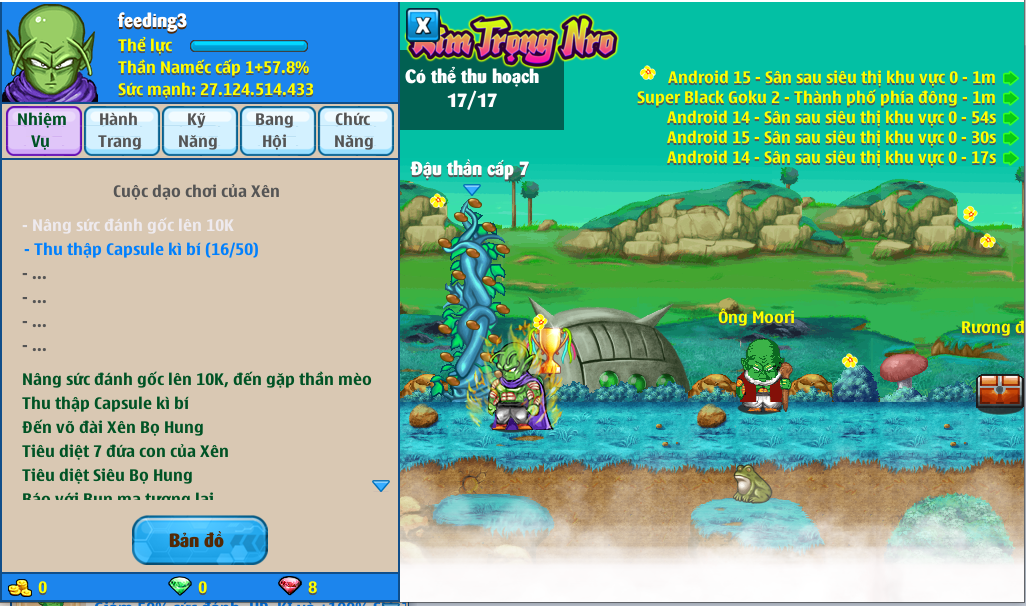Click the green arrow for Super Black Goku 2
The width and height of the screenshot is (1026, 606).
coord(1011,98)
